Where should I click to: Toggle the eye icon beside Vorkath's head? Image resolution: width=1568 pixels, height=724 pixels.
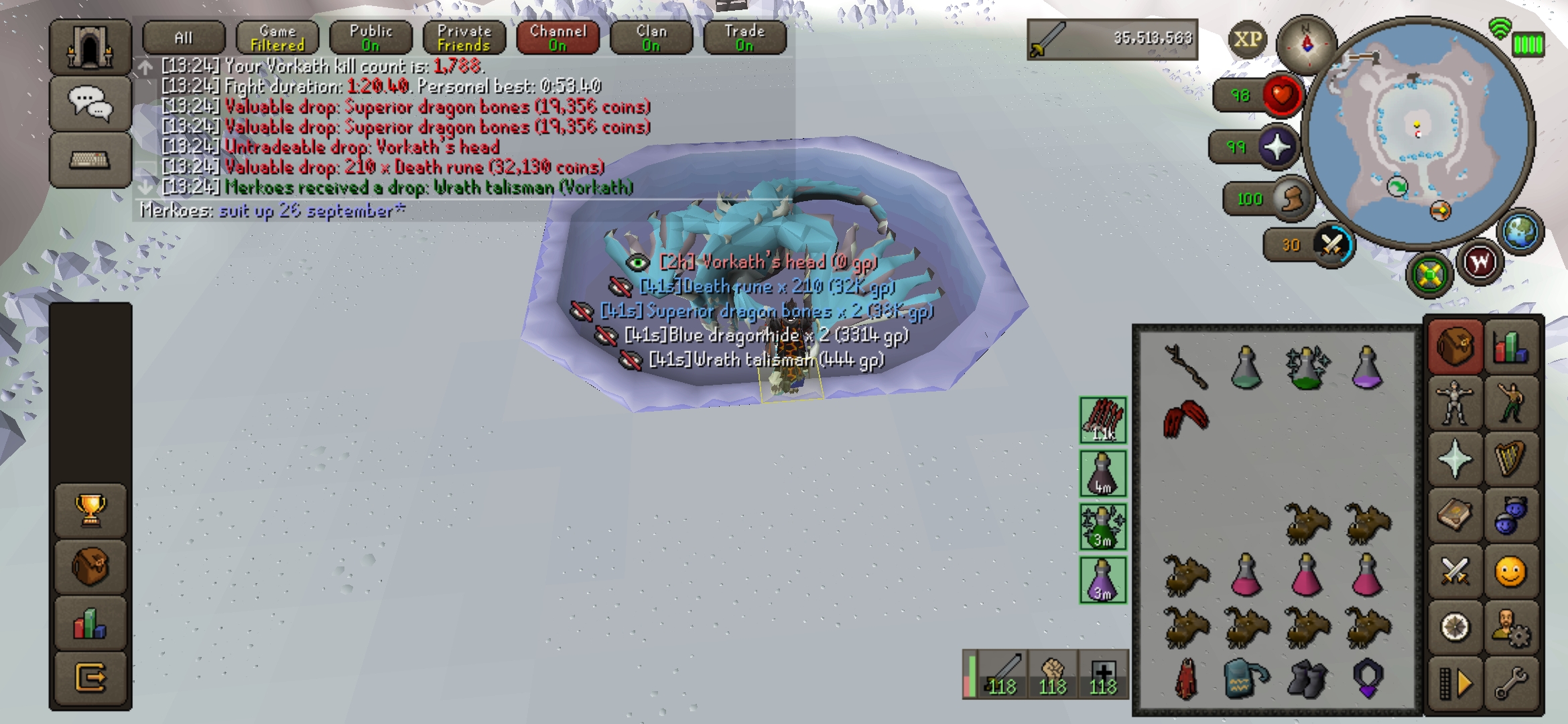point(637,262)
